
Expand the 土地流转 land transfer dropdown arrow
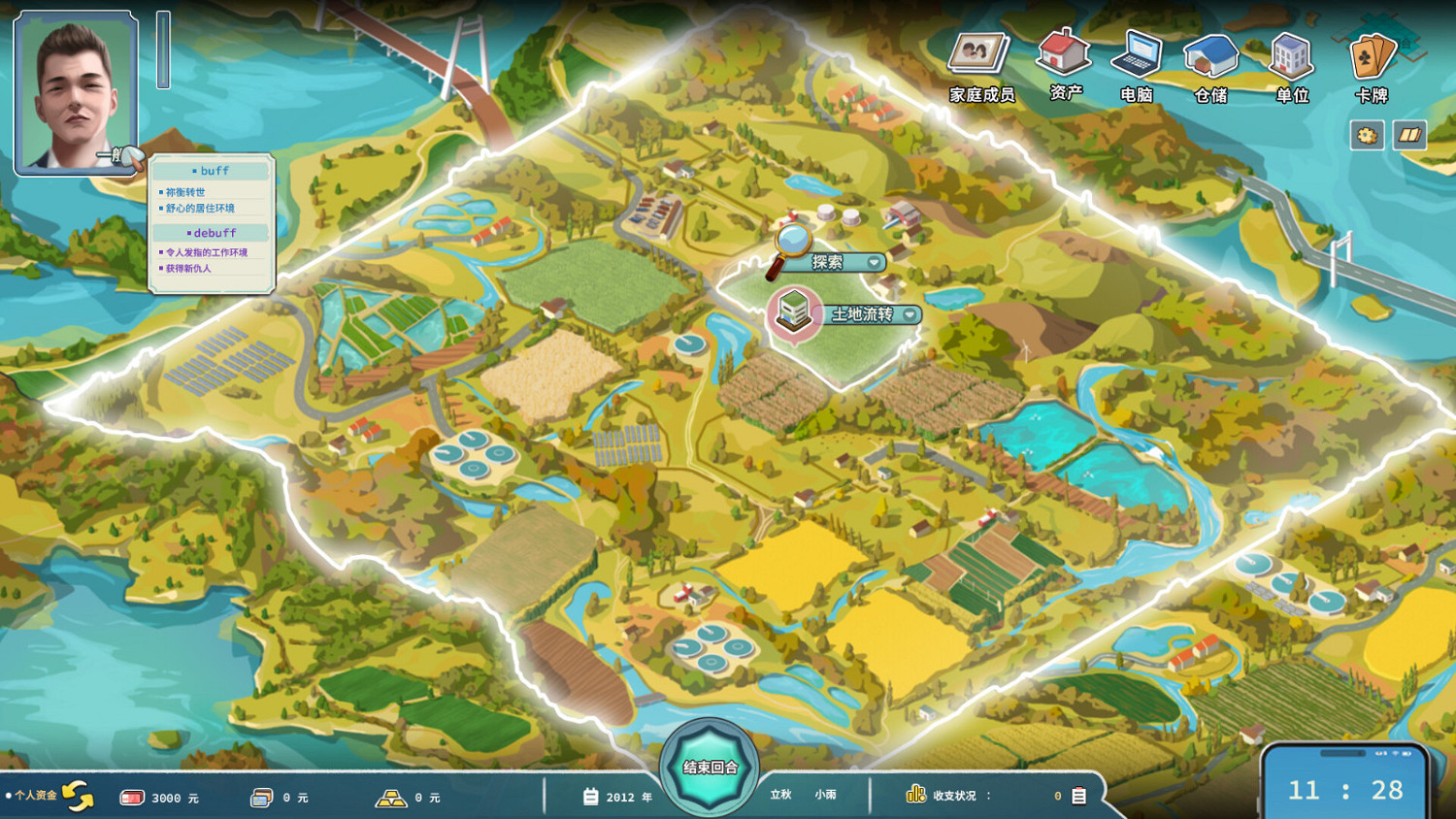point(909,315)
